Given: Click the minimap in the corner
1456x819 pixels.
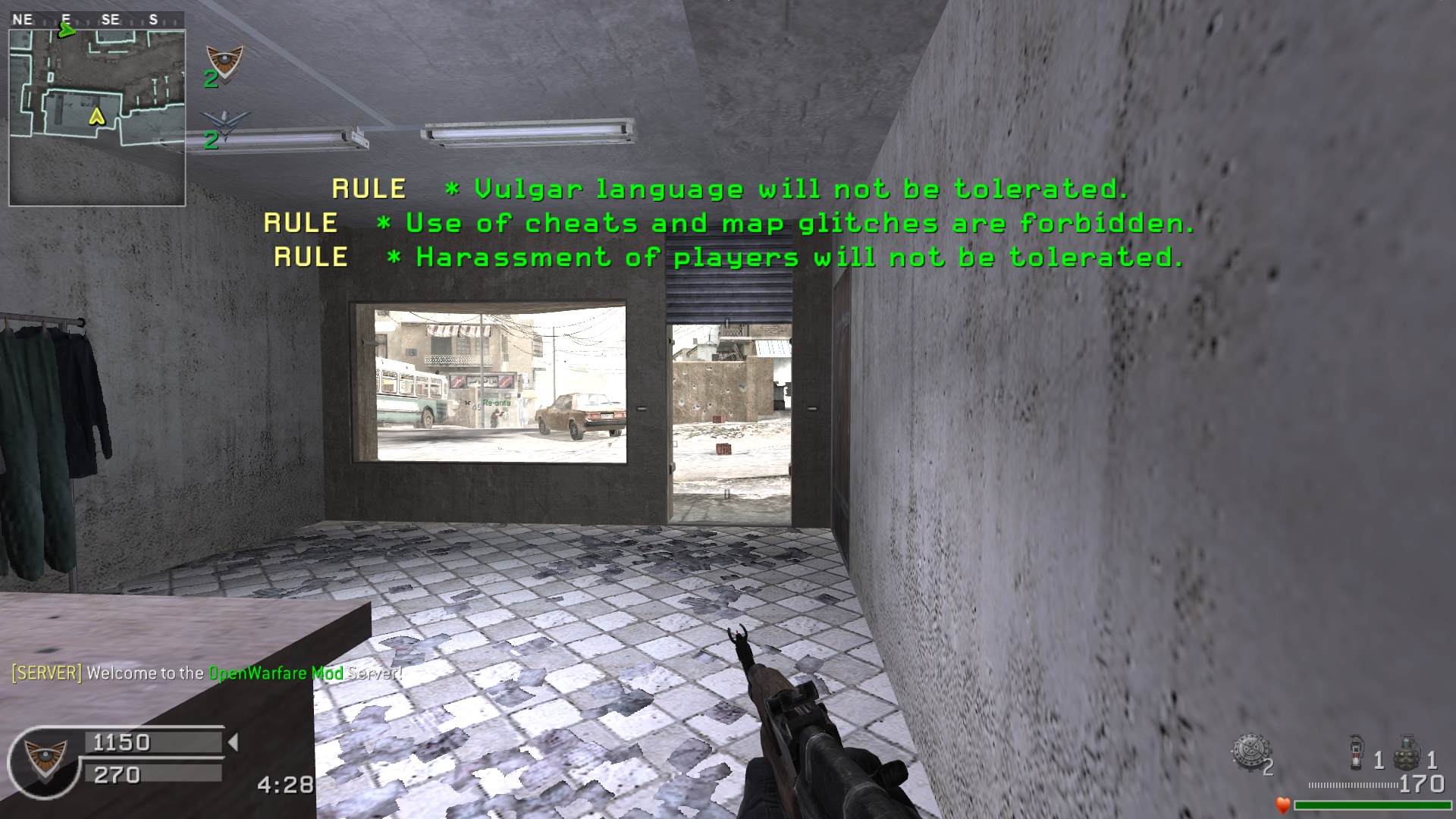Looking at the screenshot, I should click(97, 118).
